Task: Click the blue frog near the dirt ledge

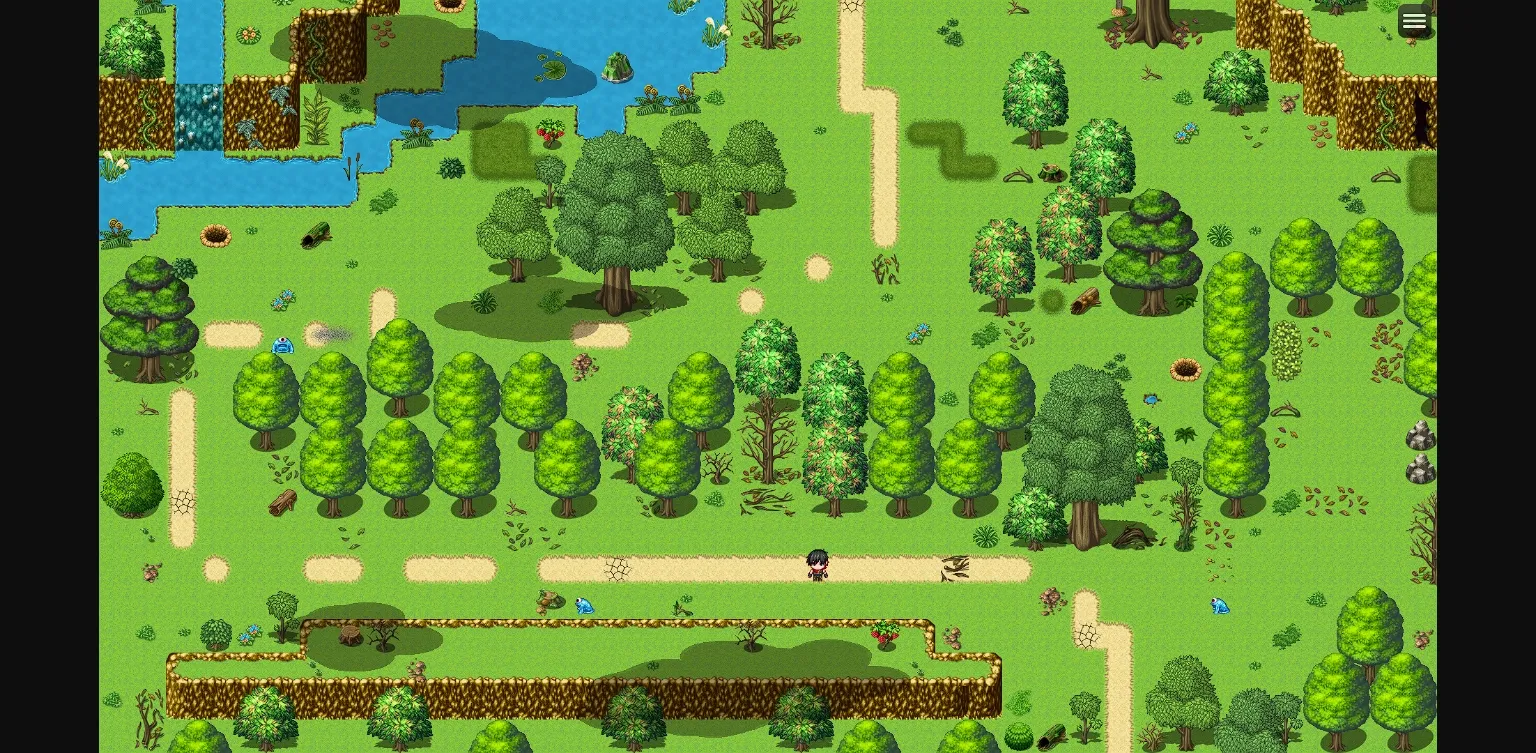Action: 584,606
